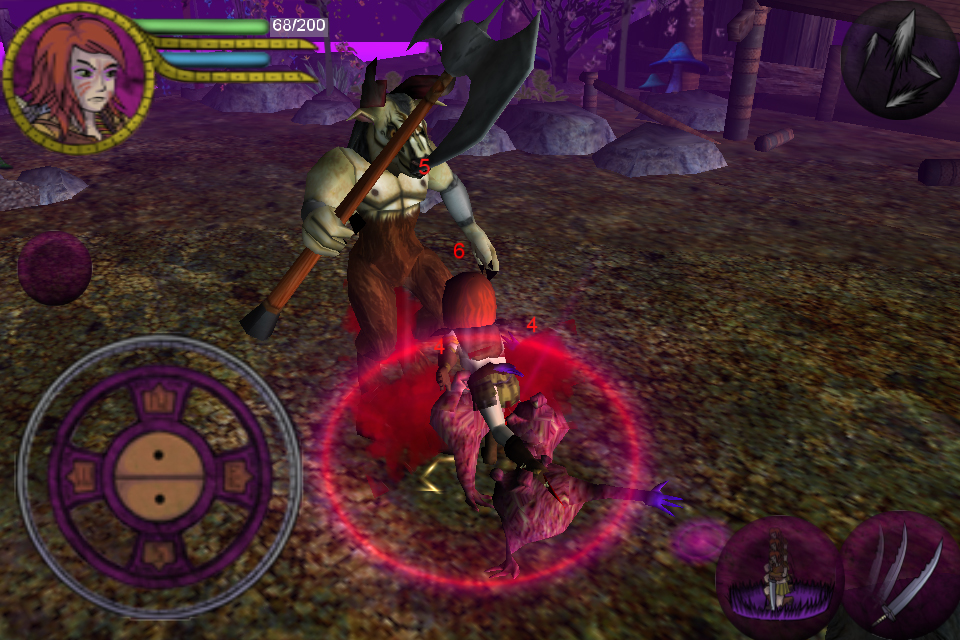Image resolution: width=960 pixels, height=640 pixels.
Task: Tap the round purple orb button
Action: click(x=55, y=268)
